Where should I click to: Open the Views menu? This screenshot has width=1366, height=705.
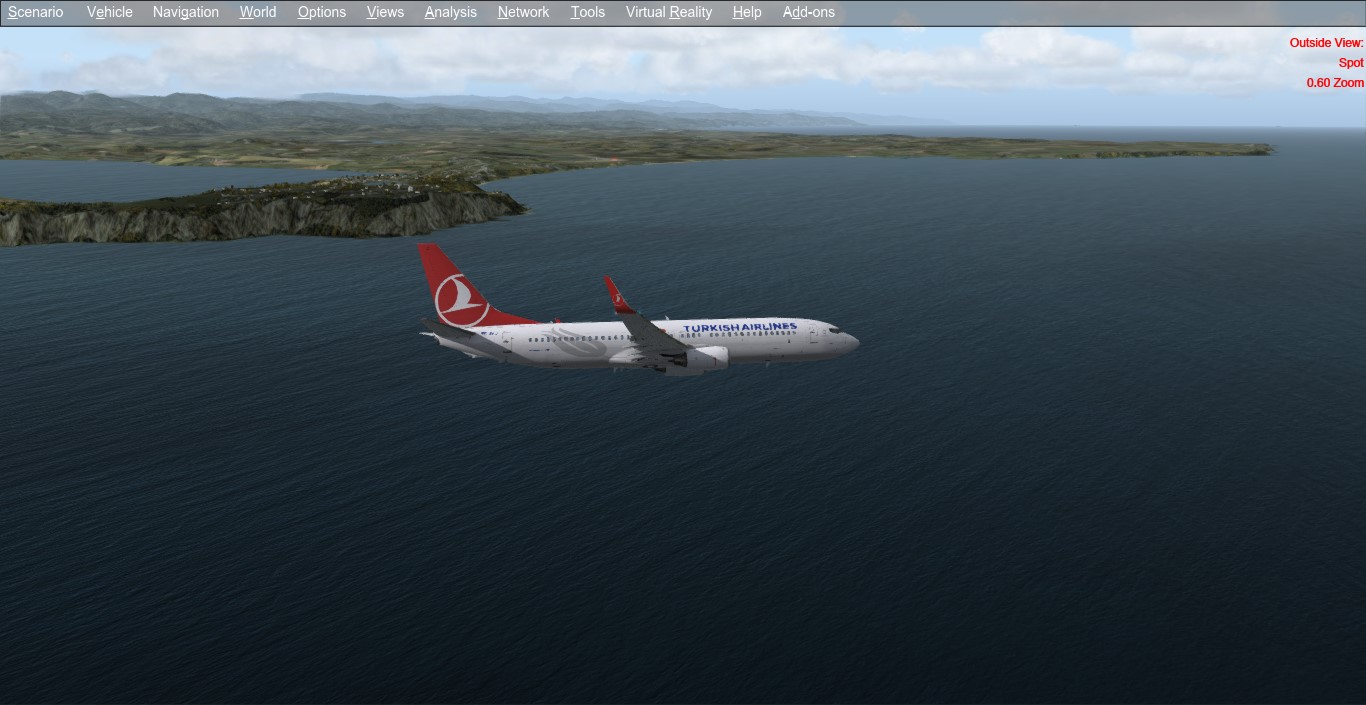coord(385,12)
